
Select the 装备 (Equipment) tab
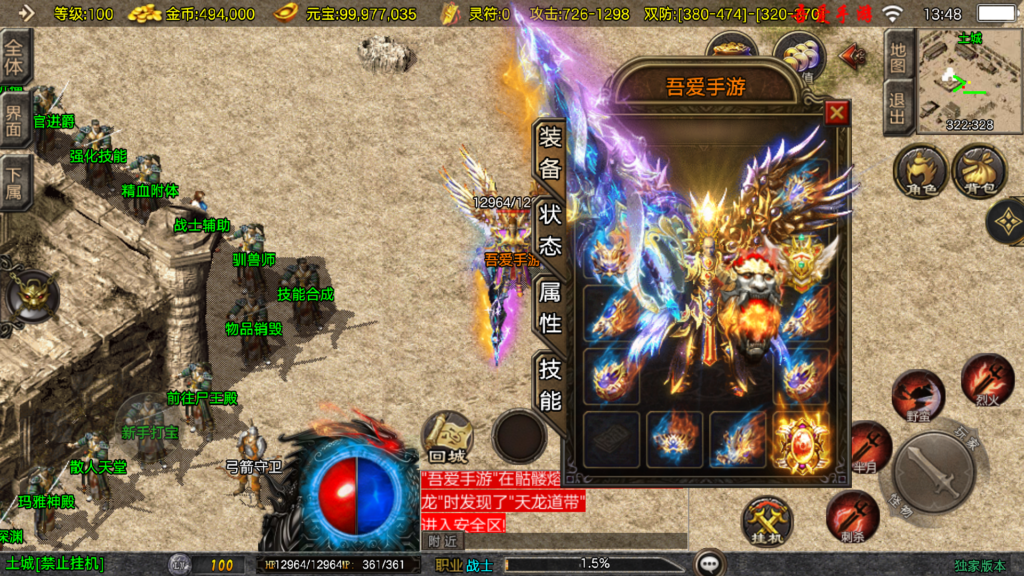[x=551, y=152]
